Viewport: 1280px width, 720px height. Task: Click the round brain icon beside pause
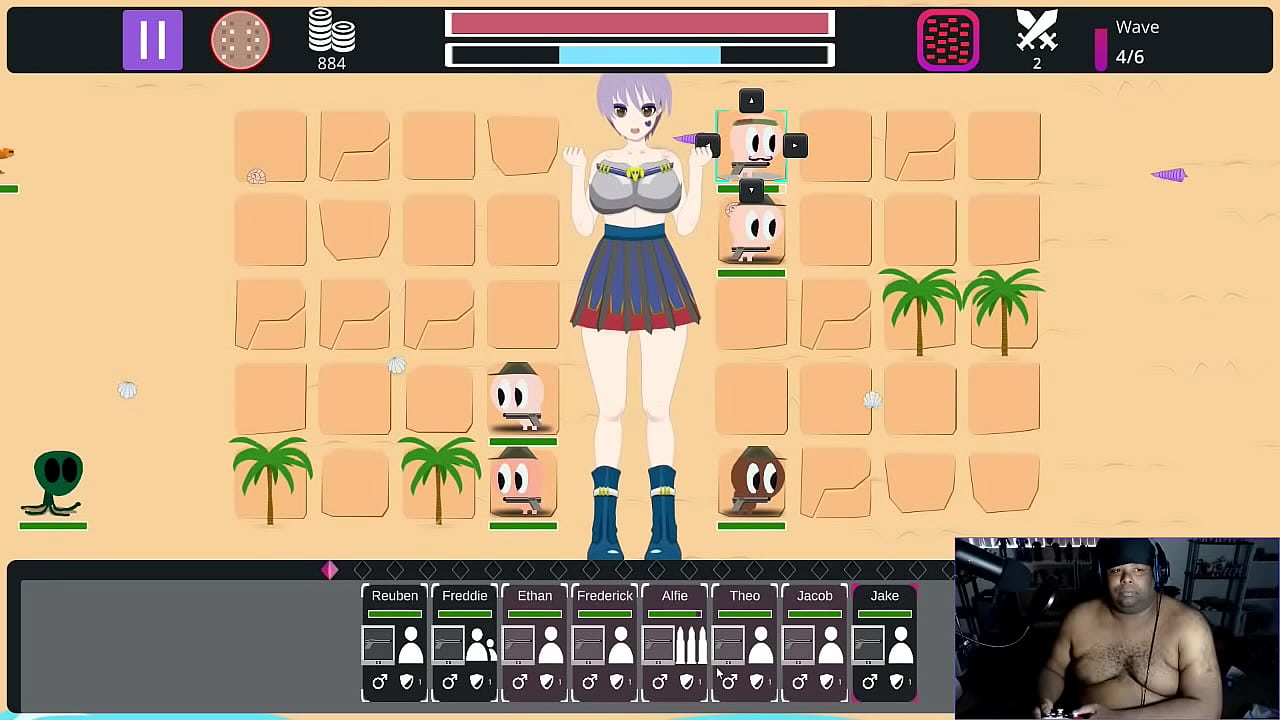240,40
